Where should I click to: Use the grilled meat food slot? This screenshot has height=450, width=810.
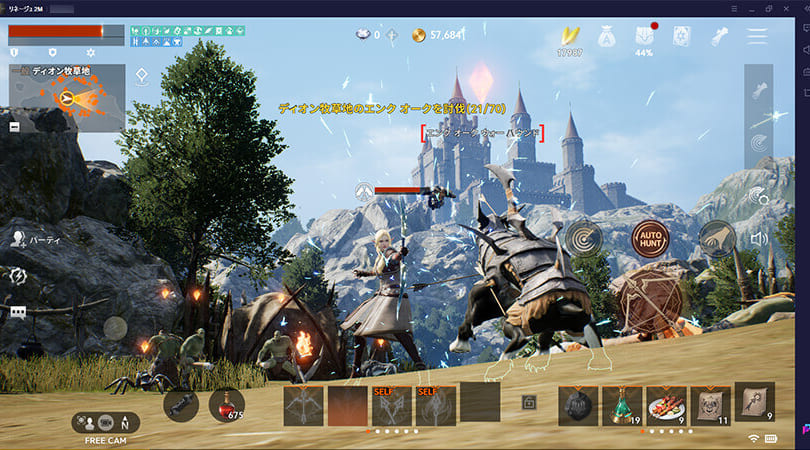click(x=665, y=406)
